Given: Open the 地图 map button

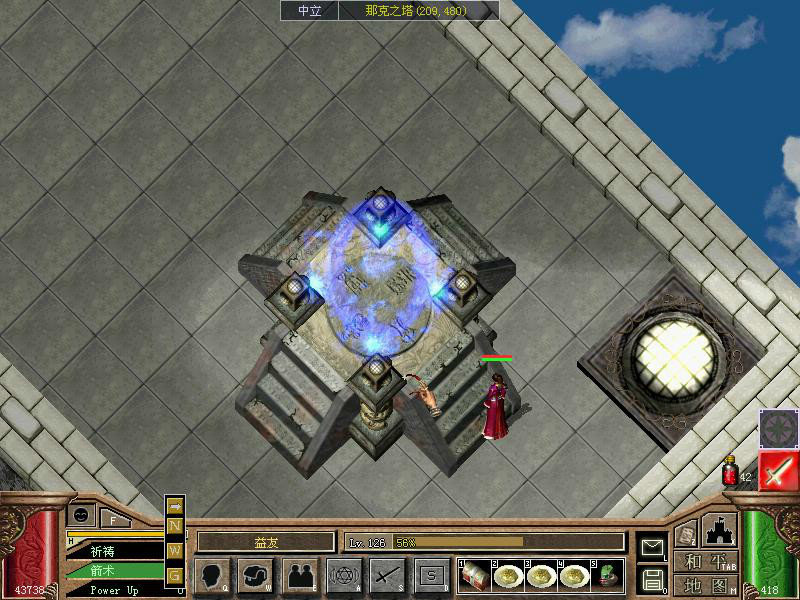Looking at the screenshot, I should (705, 585).
